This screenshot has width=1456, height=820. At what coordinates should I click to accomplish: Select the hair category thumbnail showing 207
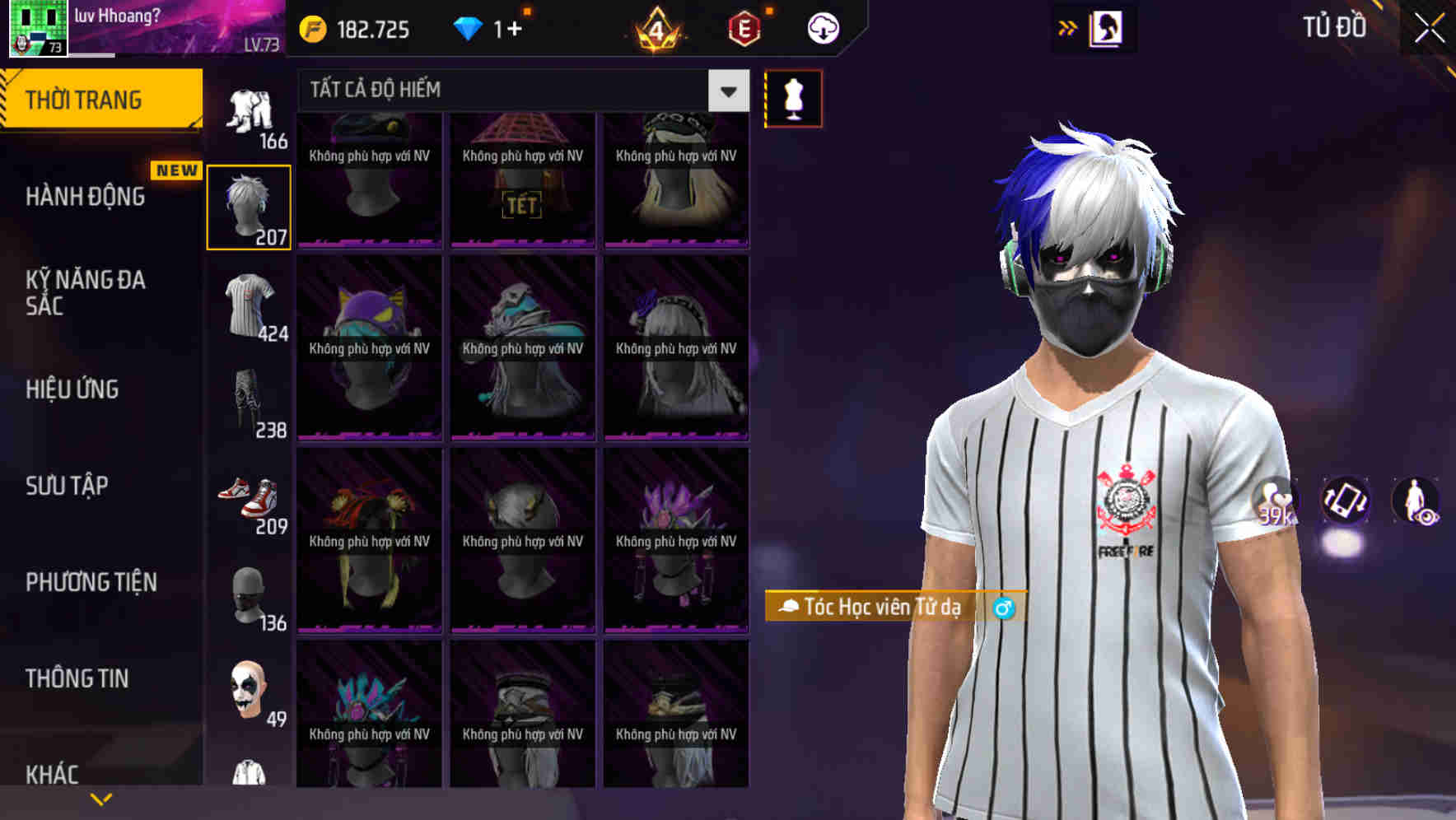[249, 204]
